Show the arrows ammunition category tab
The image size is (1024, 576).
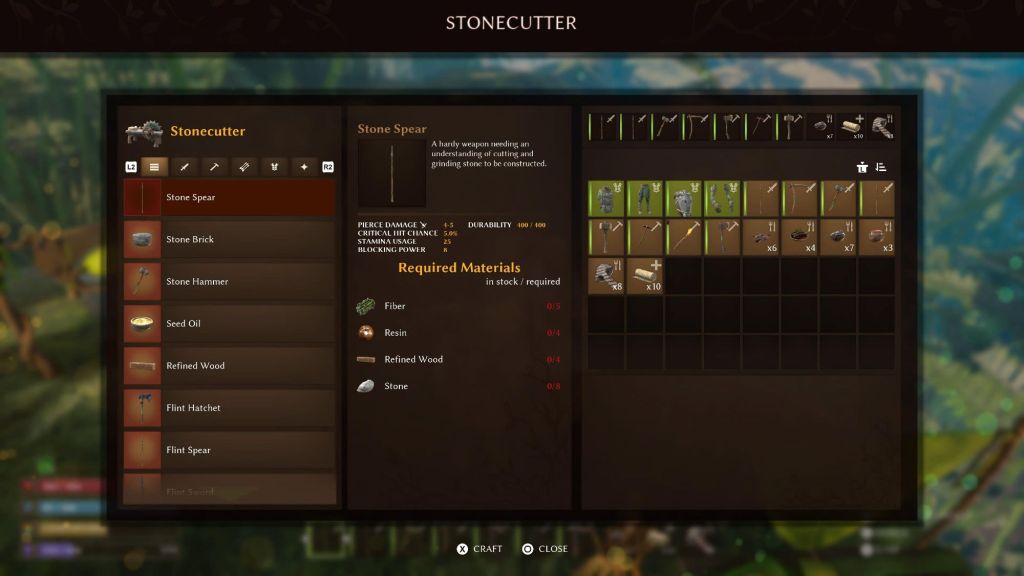click(x=244, y=167)
